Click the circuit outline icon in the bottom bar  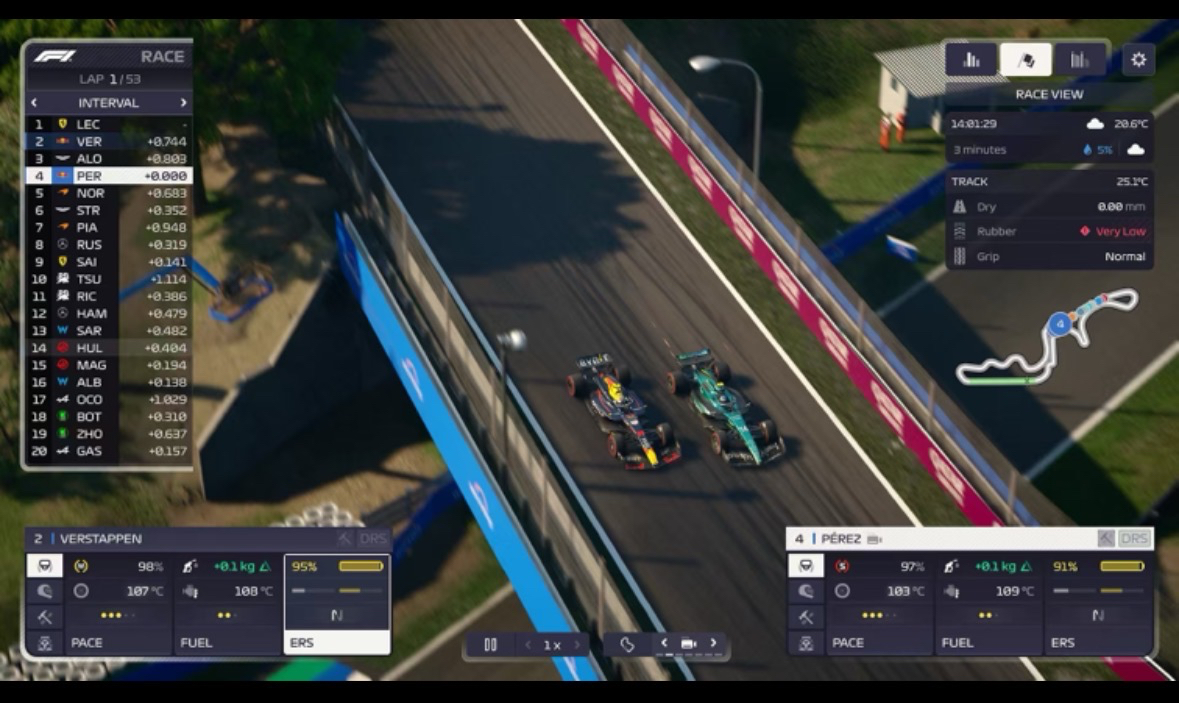(x=627, y=645)
